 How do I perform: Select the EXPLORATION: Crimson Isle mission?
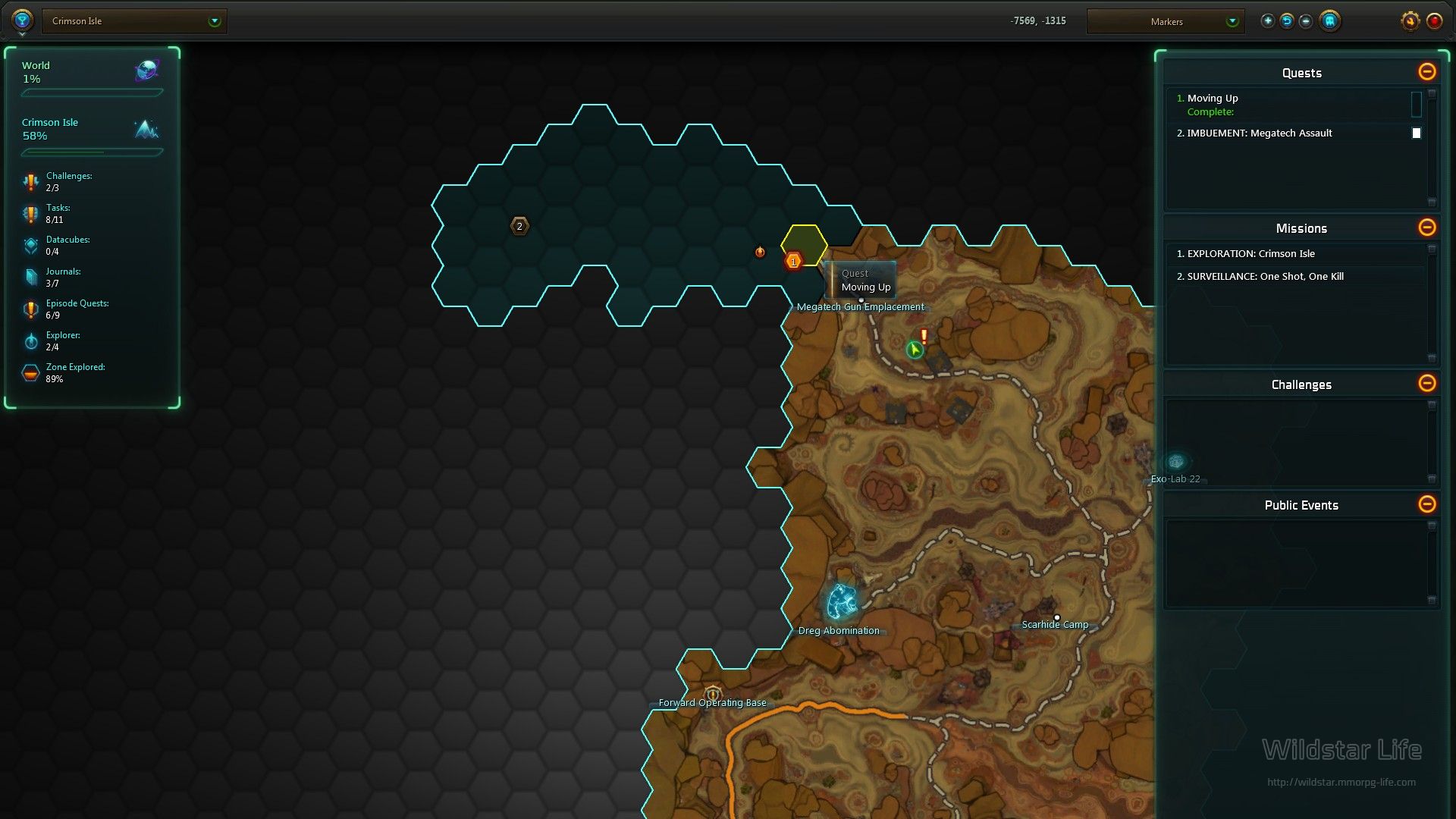click(1250, 254)
